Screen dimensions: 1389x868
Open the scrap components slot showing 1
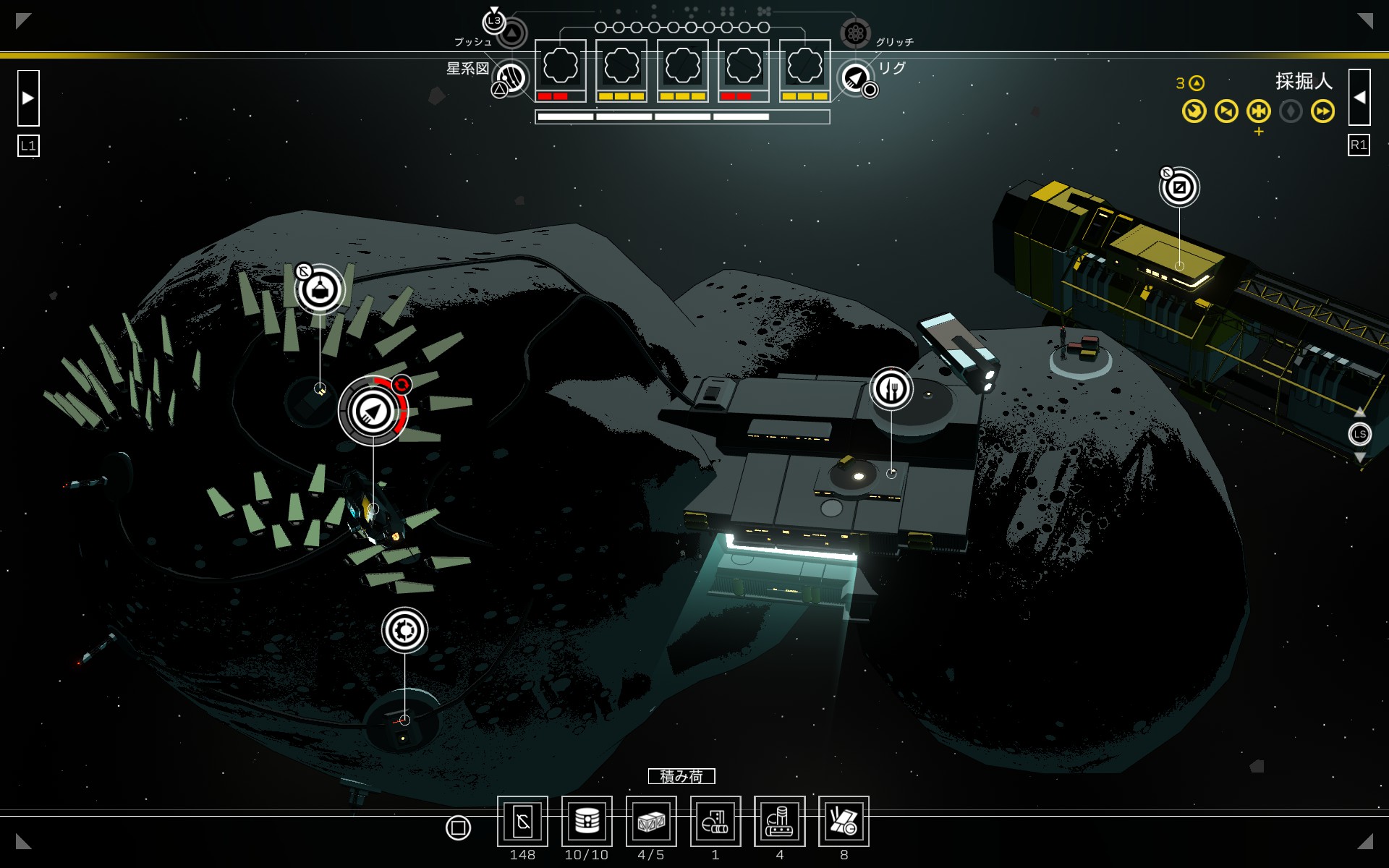pyautogui.click(x=715, y=821)
